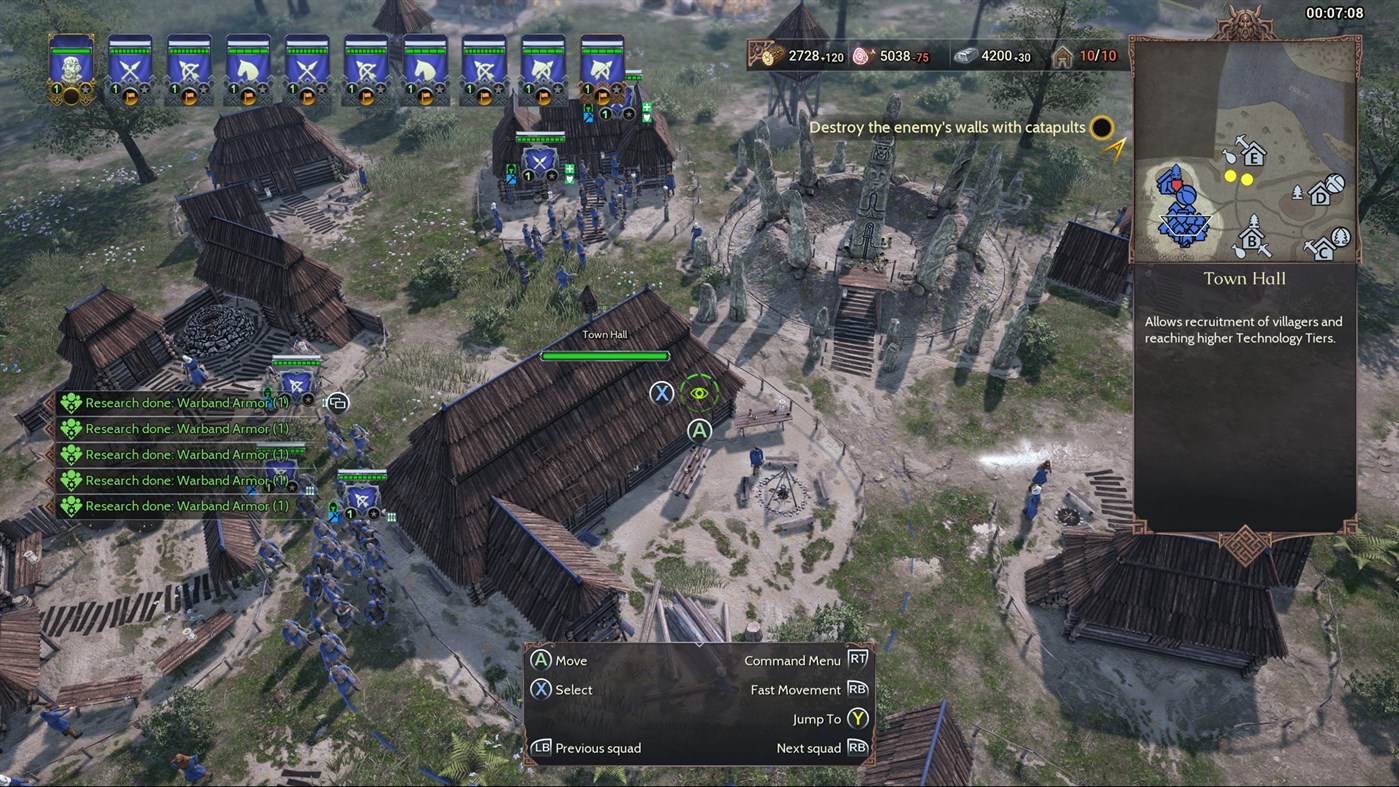The width and height of the screenshot is (1399, 787).
Task: Click the housing icon showing 10/10
Action: (1063, 55)
